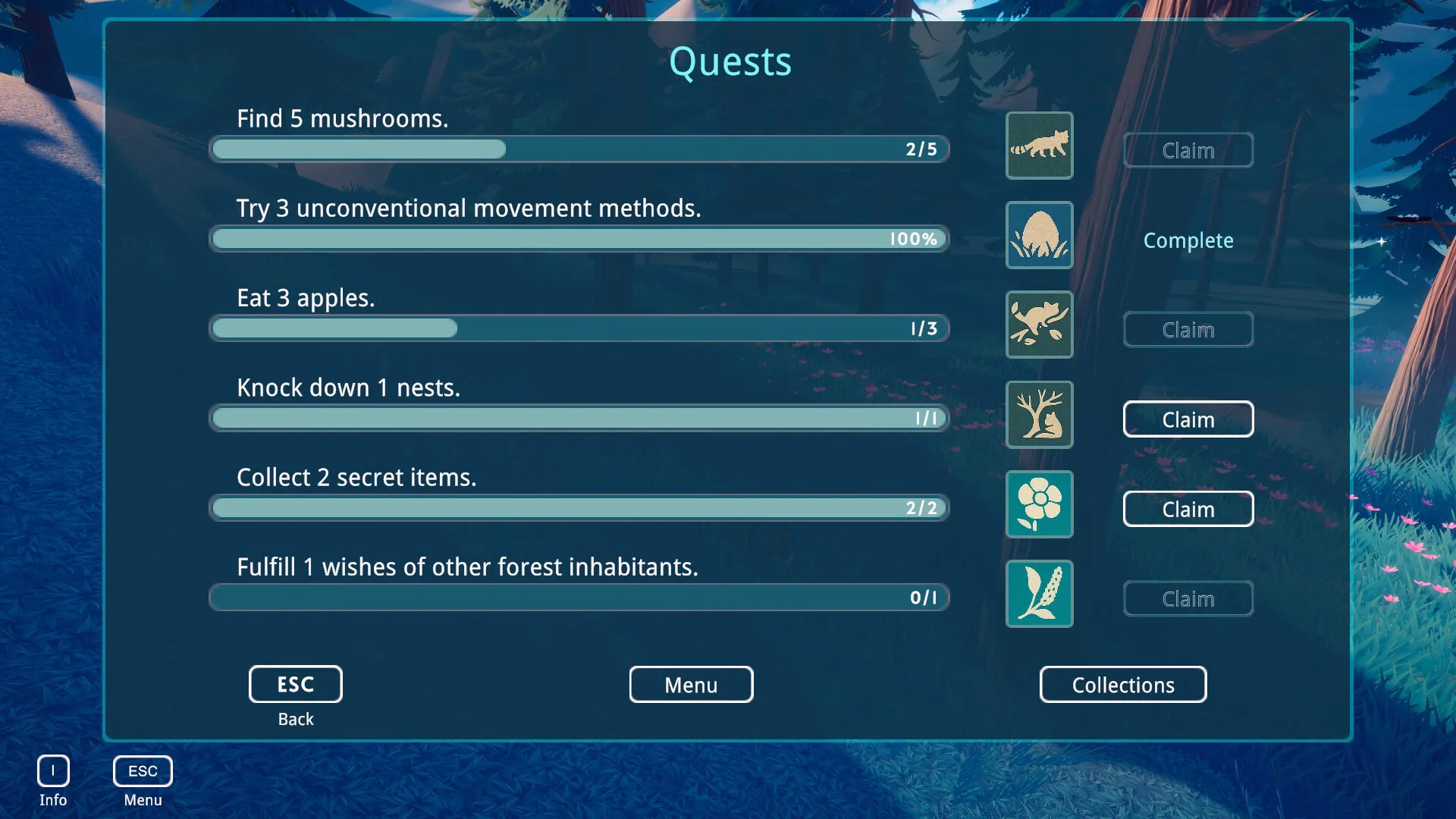Claim the secret items quest reward
Viewport: 1456px width, 819px height.
(1188, 509)
